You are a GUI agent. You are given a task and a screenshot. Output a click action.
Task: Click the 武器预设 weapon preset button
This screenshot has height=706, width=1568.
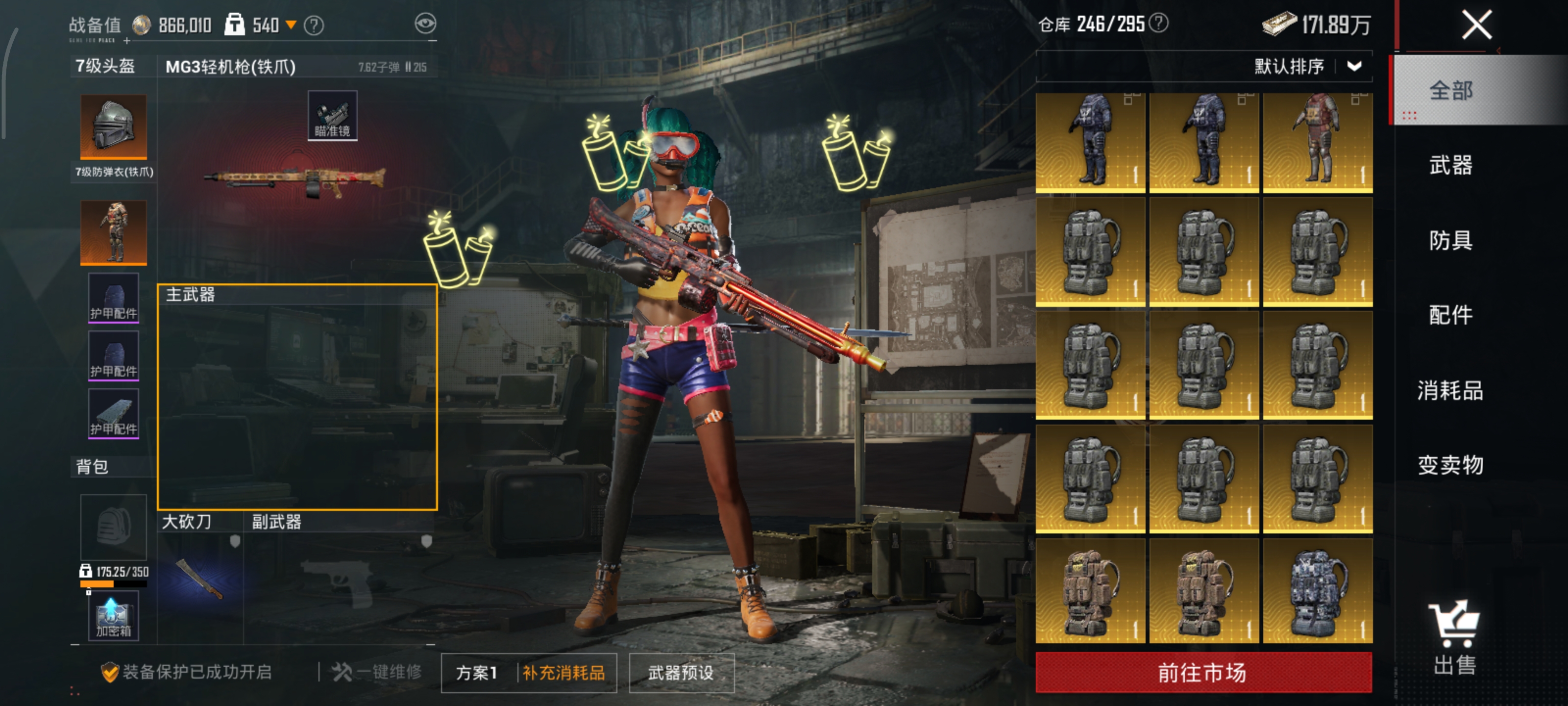[x=681, y=673]
